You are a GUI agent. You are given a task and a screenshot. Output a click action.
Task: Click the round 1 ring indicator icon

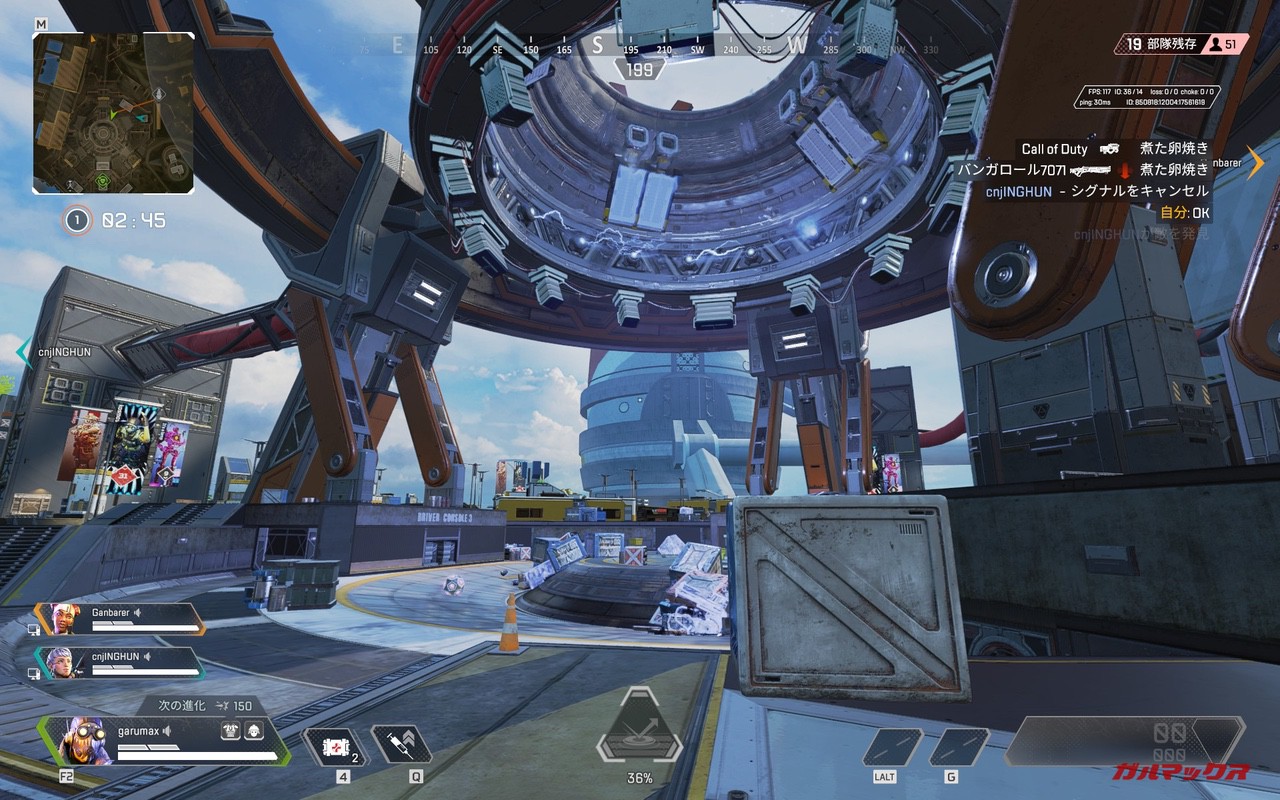click(x=77, y=220)
